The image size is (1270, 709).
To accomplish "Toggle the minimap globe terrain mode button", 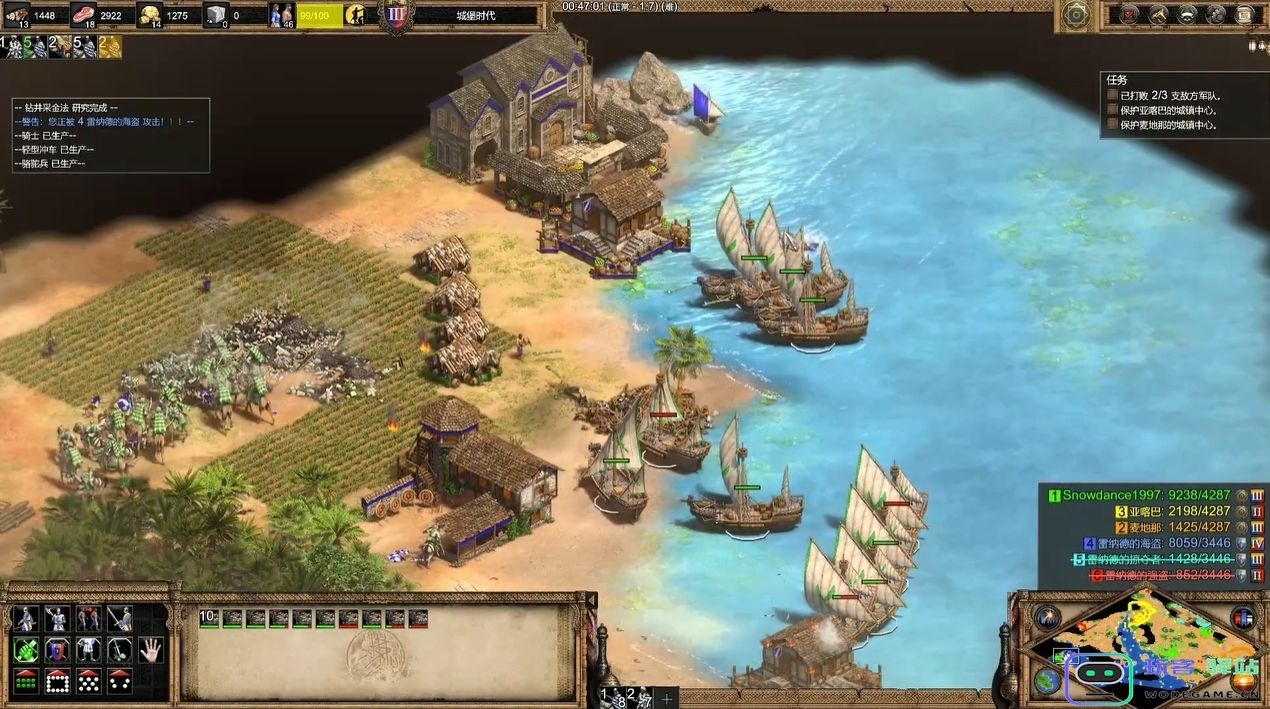I will [x=1047, y=681].
